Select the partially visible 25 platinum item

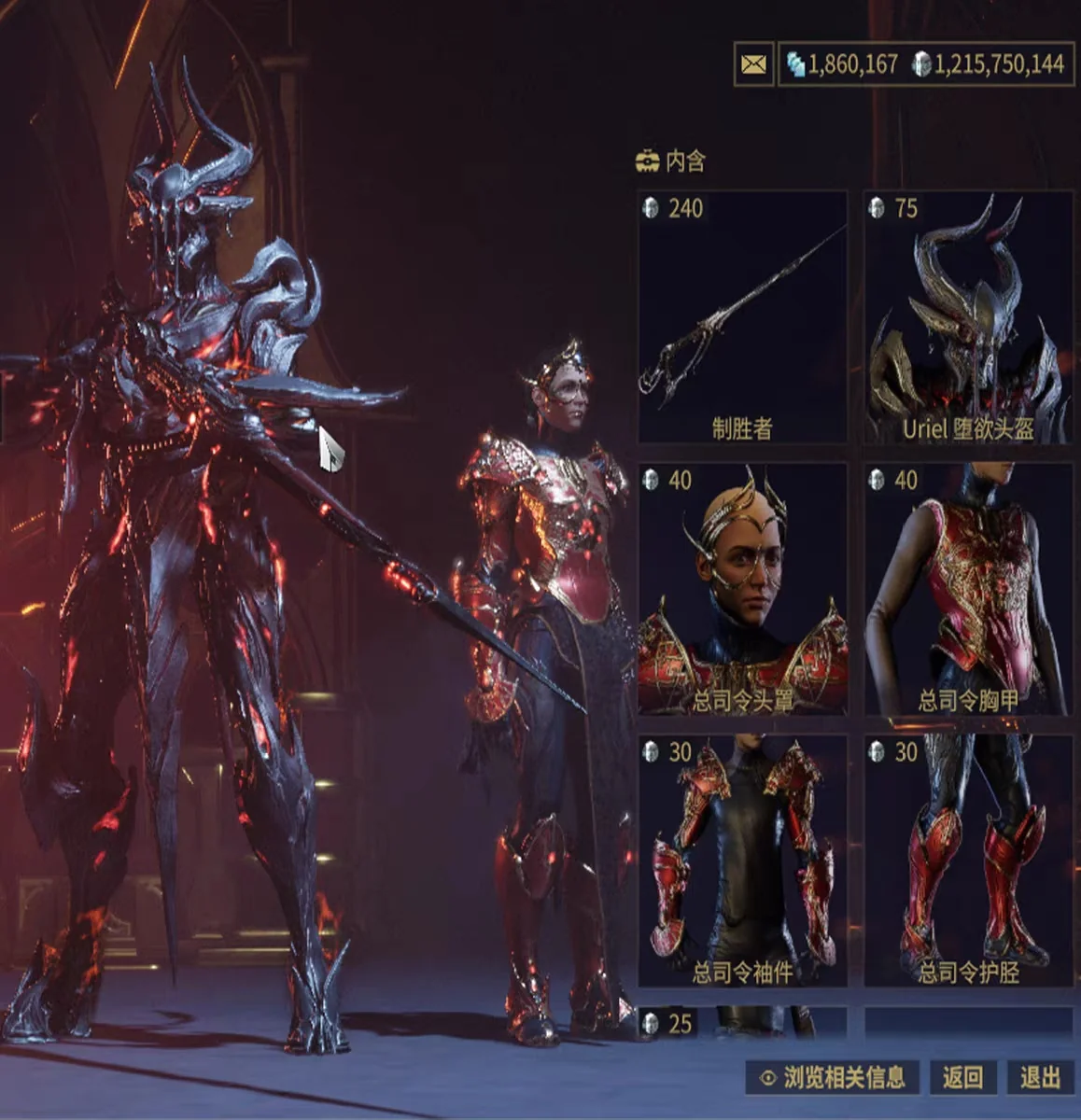742,1023
